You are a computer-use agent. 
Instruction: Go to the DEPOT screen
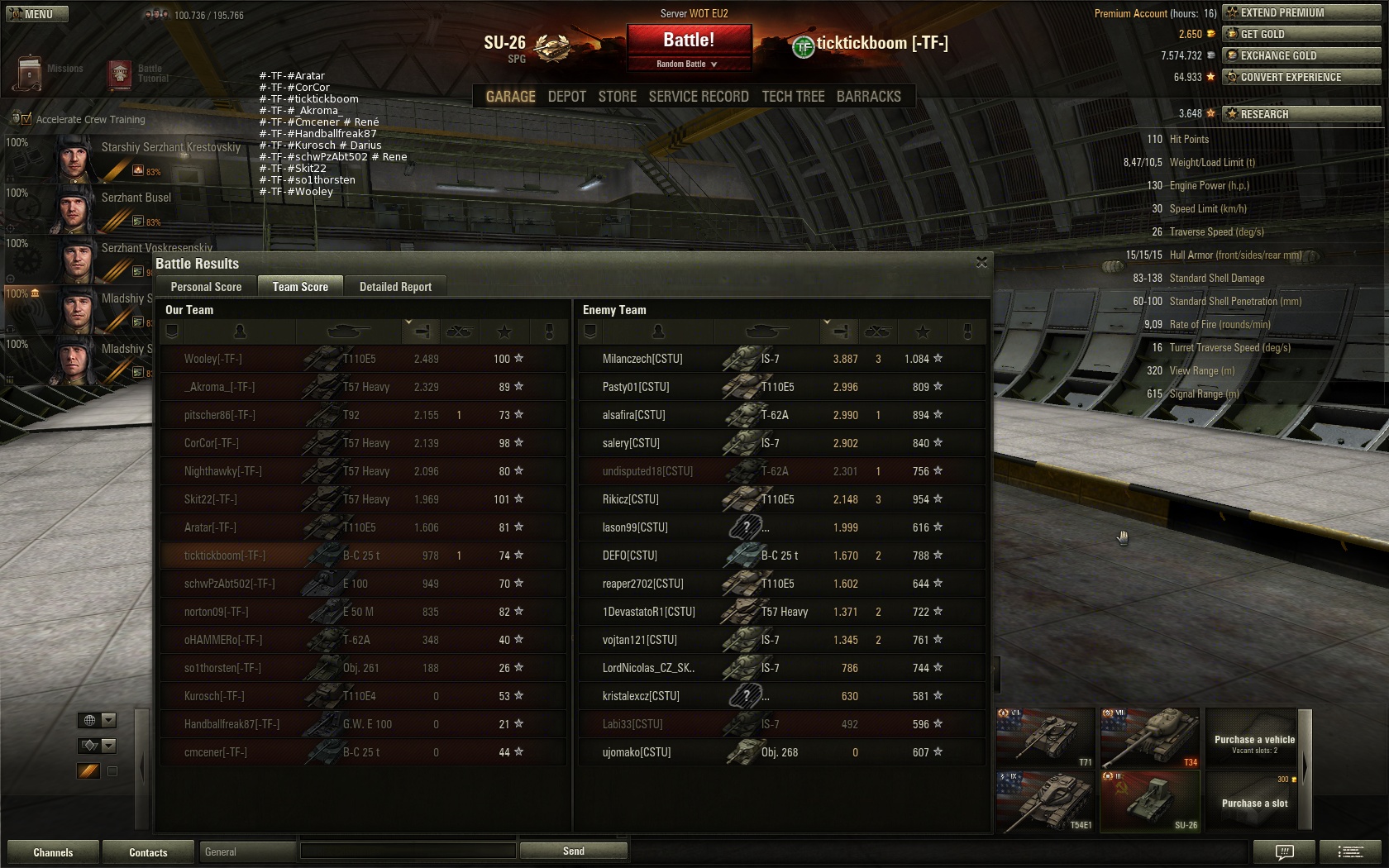pyautogui.click(x=566, y=97)
